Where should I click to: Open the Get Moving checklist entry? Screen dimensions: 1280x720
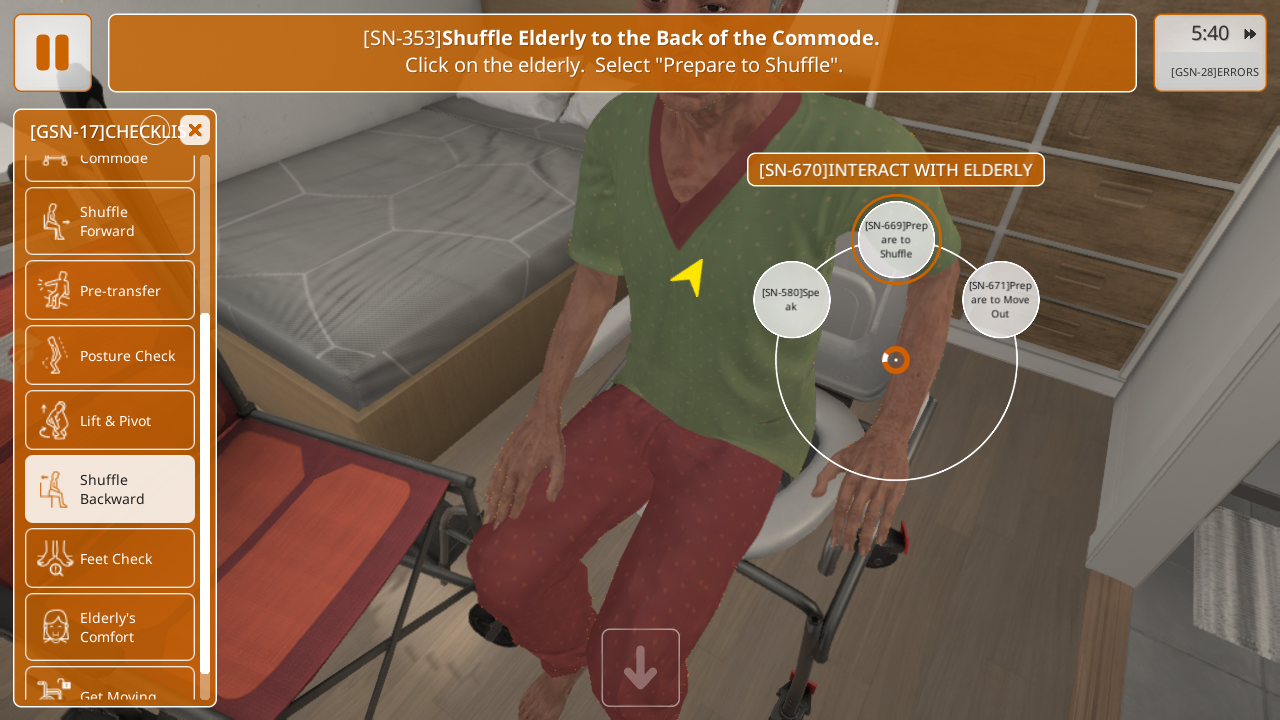click(x=110, y=690)
